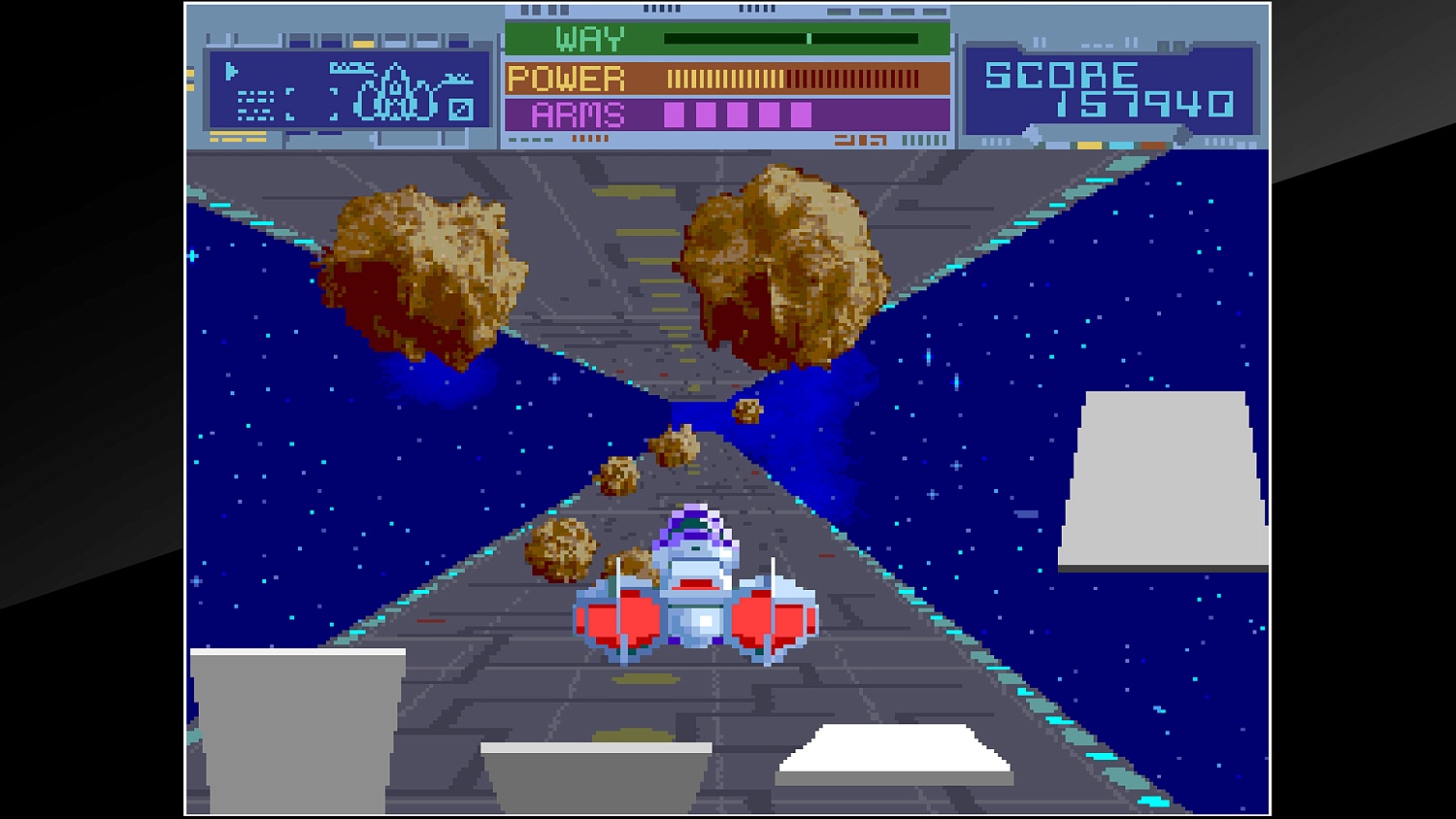Open the center HUD status panel

coord(726,78)
